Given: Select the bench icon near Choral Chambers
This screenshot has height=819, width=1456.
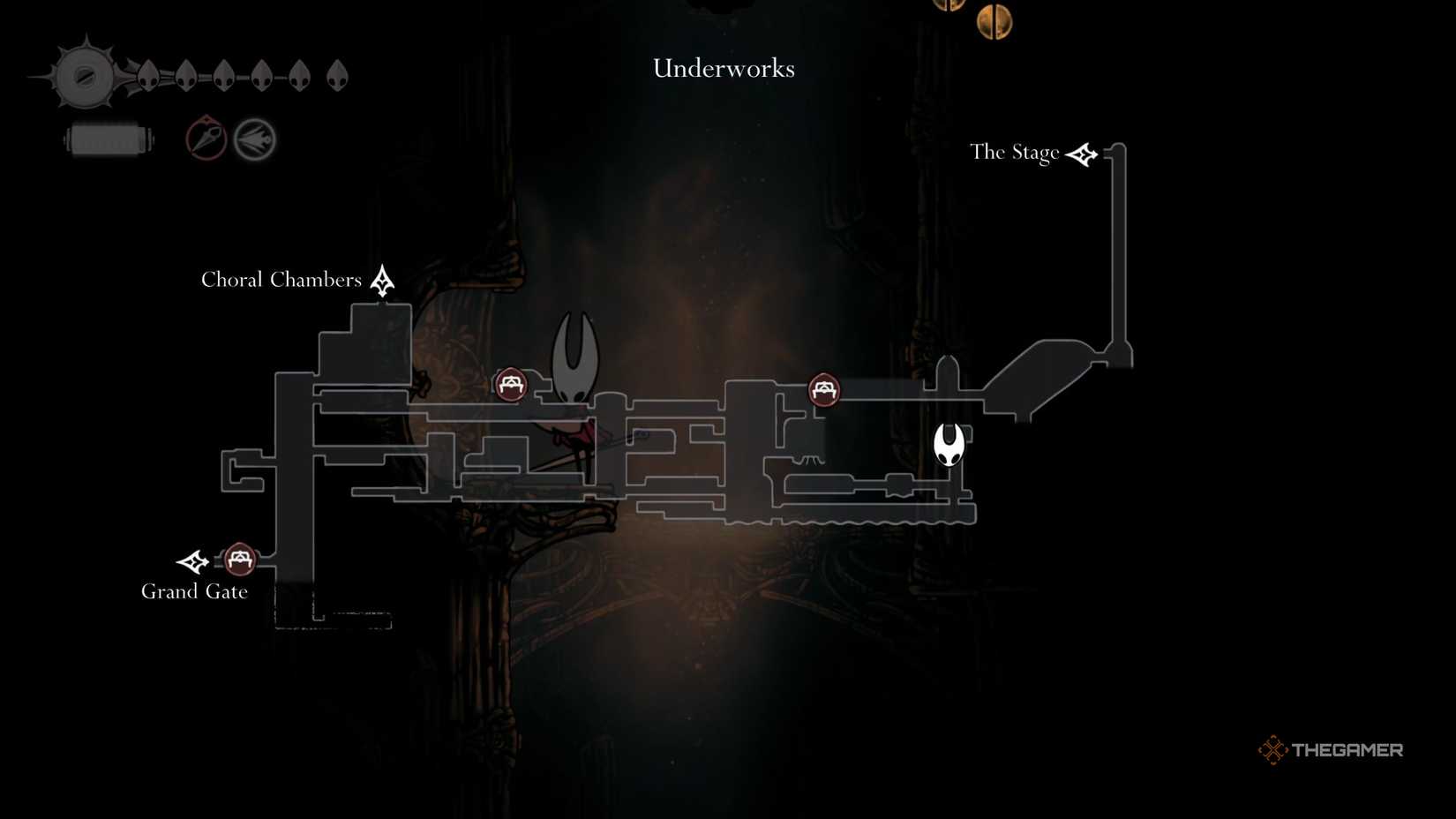Looking at the screenshot, I should [x=510, y=384].
